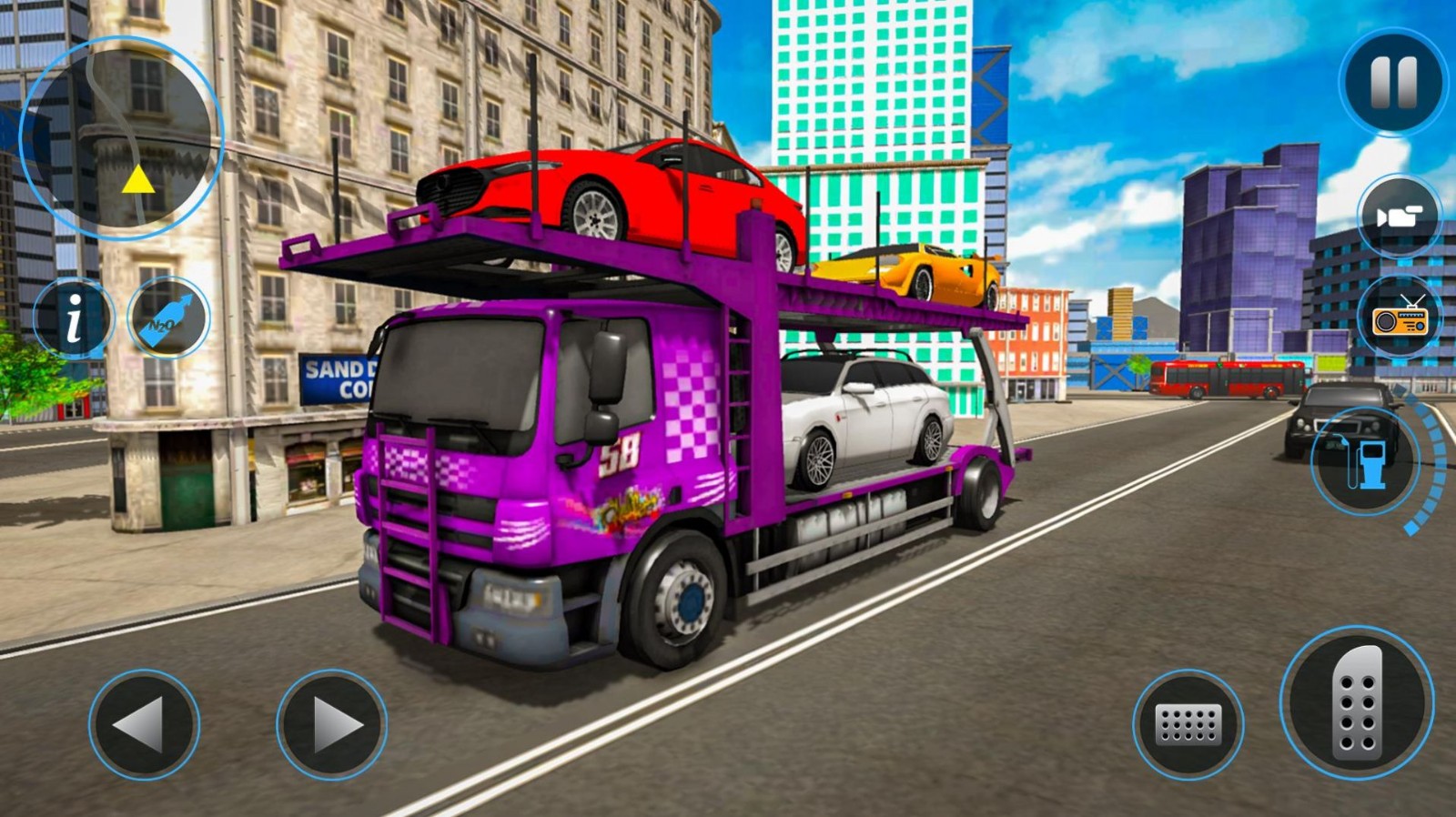Steer the truck right
This screenshot has height=817, width=1456.
coord(331,724)
